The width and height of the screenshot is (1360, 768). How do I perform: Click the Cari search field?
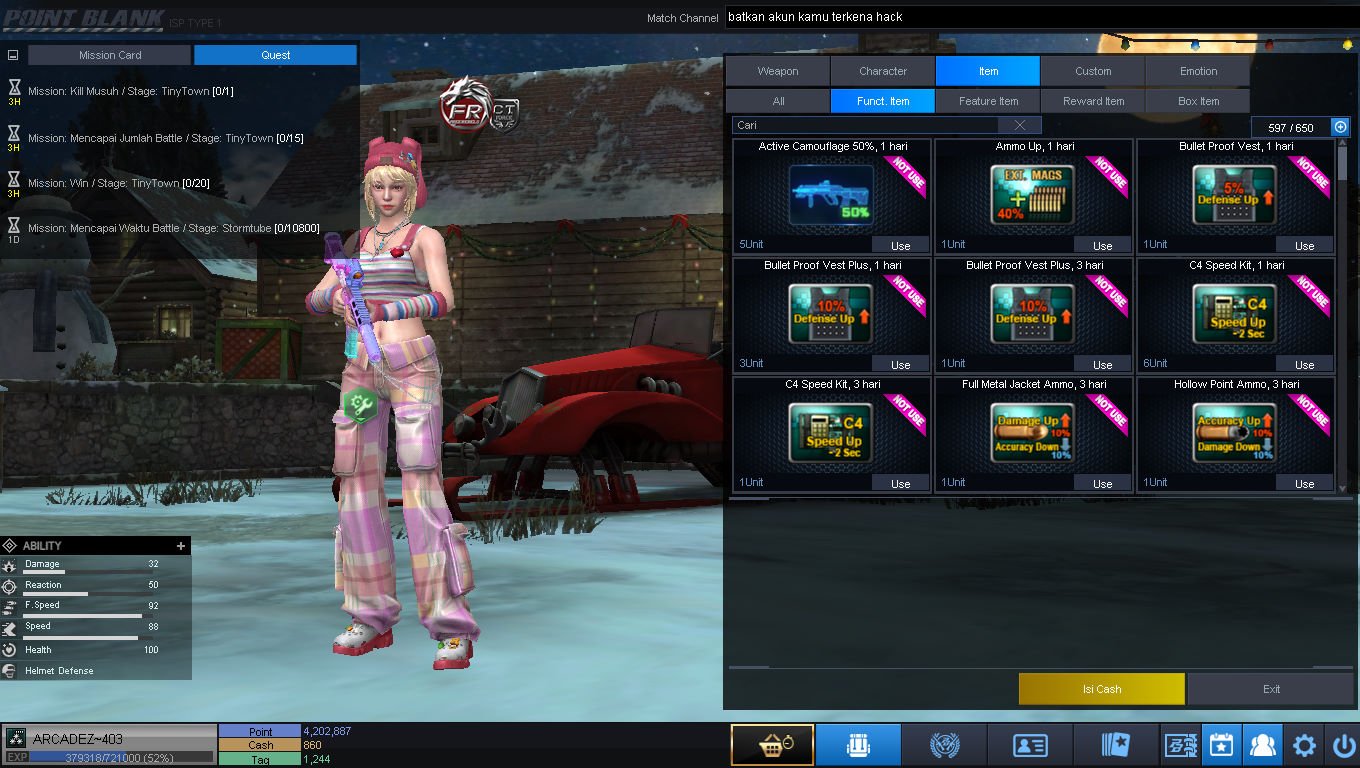(865, 125)
